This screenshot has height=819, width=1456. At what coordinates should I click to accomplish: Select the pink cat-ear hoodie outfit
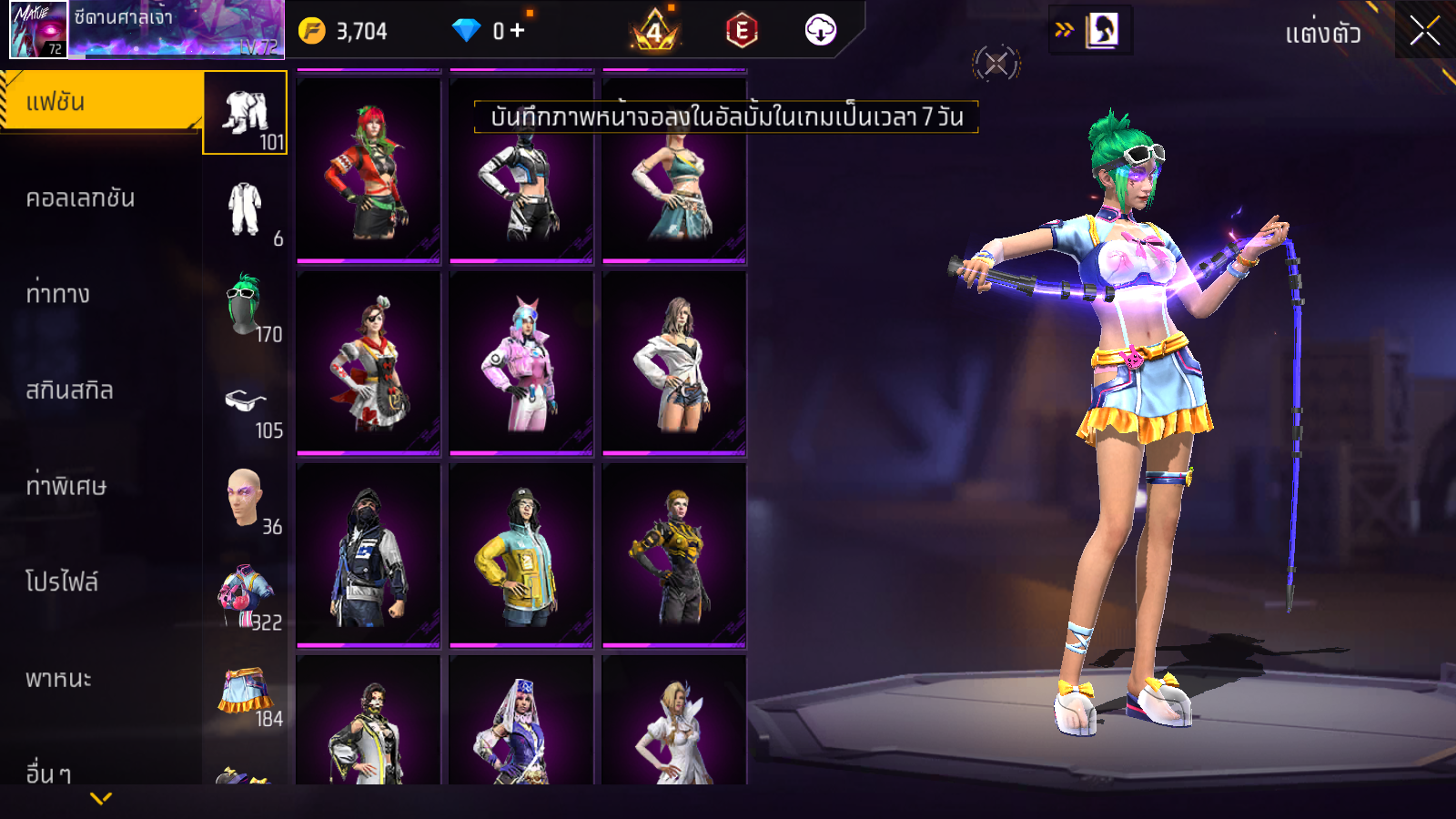[521, 363]
